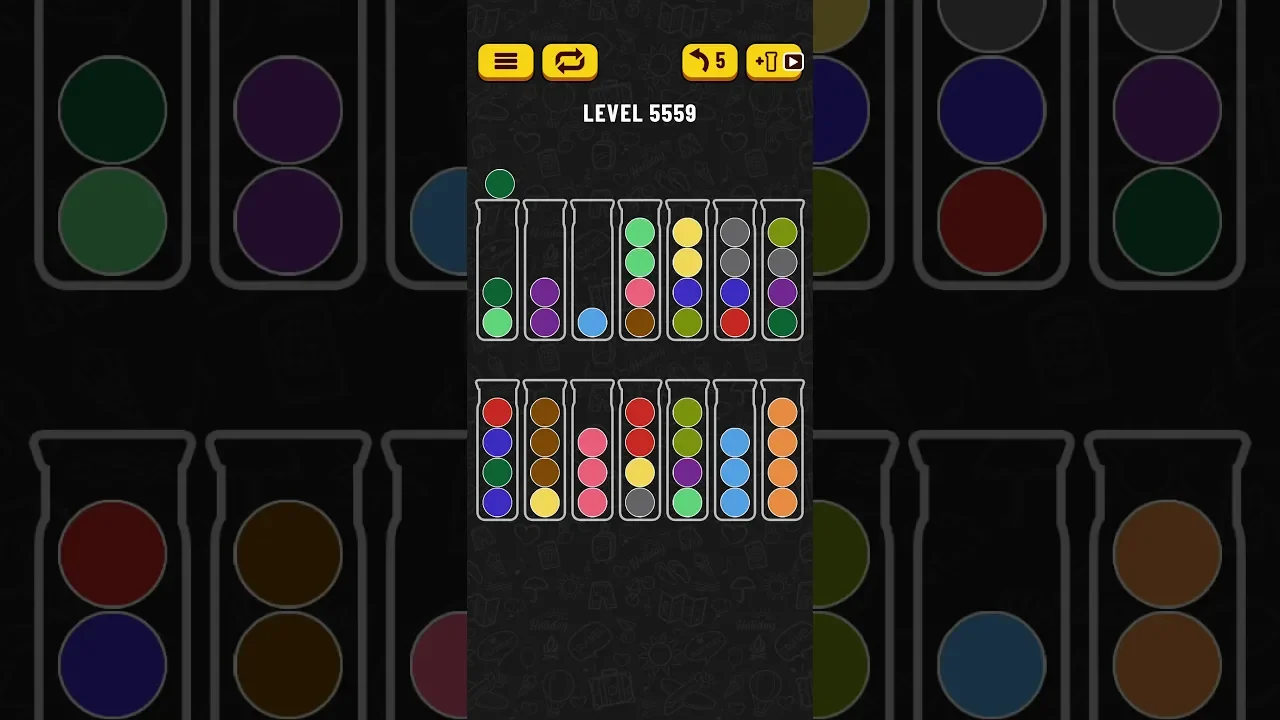Select the tube with olive, gray, purple, green
This screenshot has width=1280, height=720.
pos(782,272)
